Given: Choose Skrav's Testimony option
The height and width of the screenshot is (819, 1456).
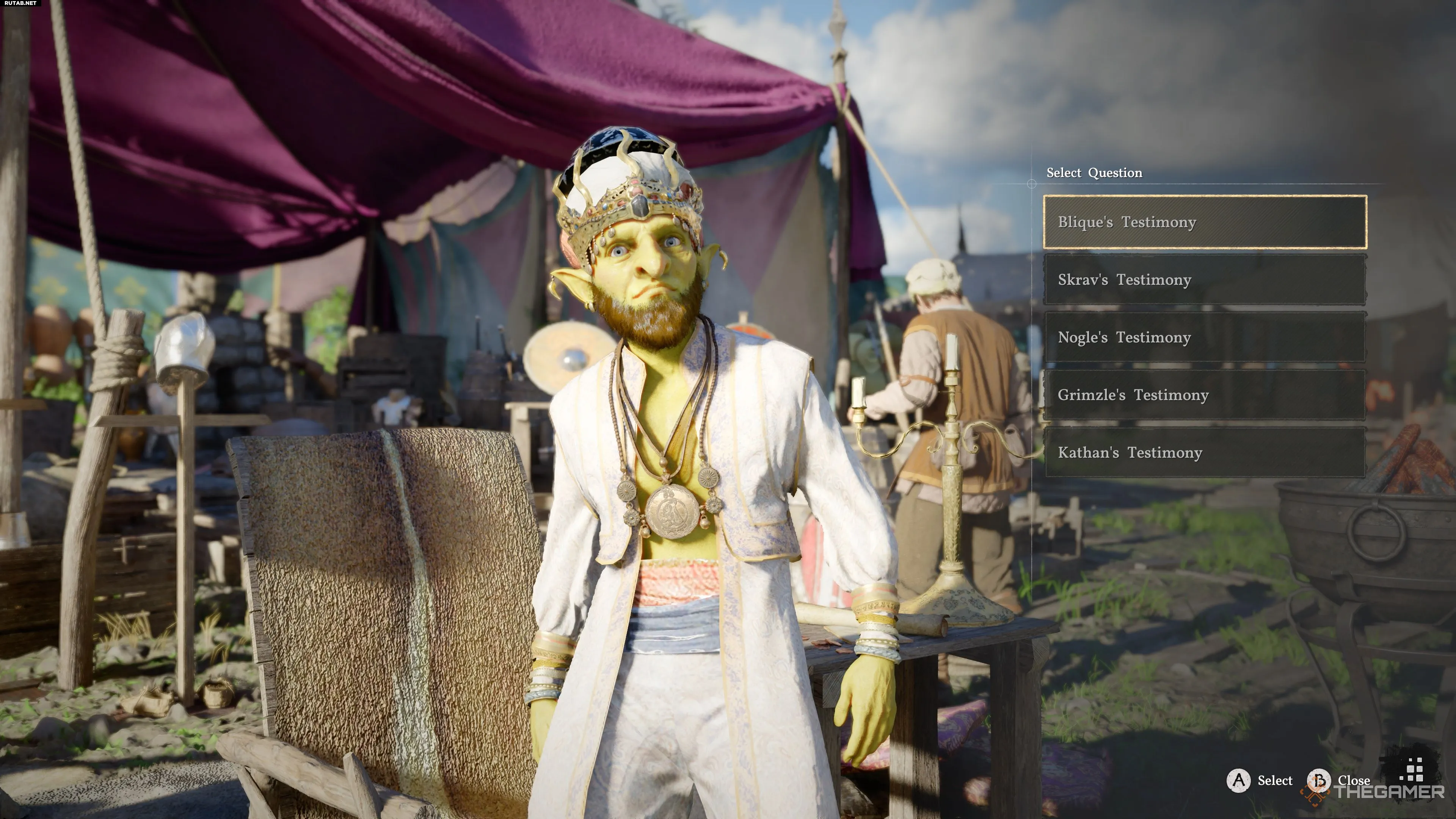Looking at the screenshot, I should coord(1205,280).
